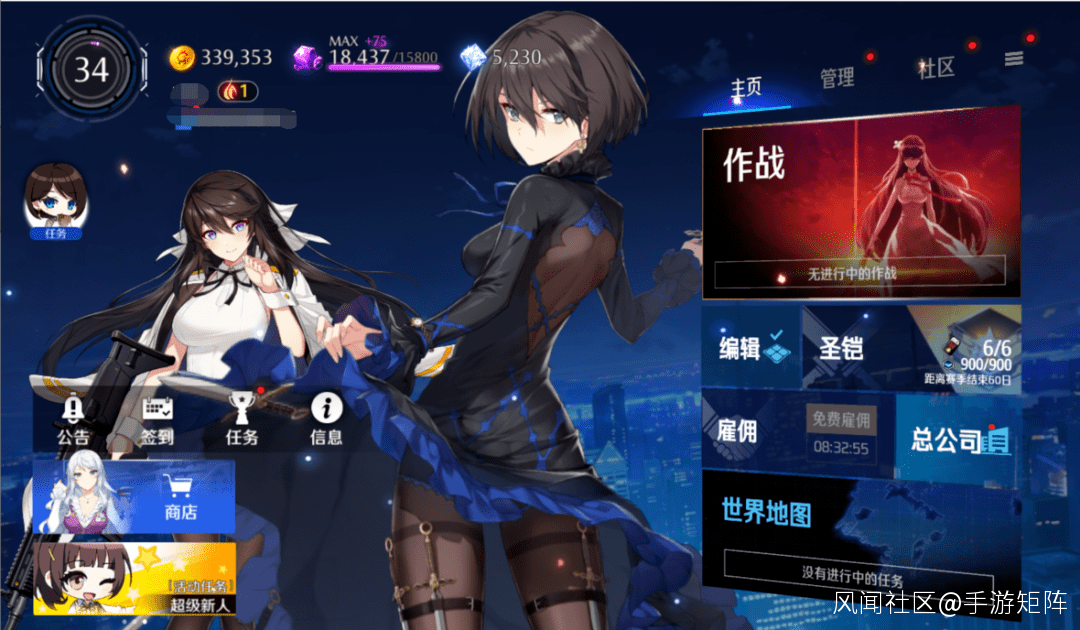This screenshot has width=1080, height=630.
Task: Select the 主页 home tab
Action: pyautogui.click(x=747, y=87)
